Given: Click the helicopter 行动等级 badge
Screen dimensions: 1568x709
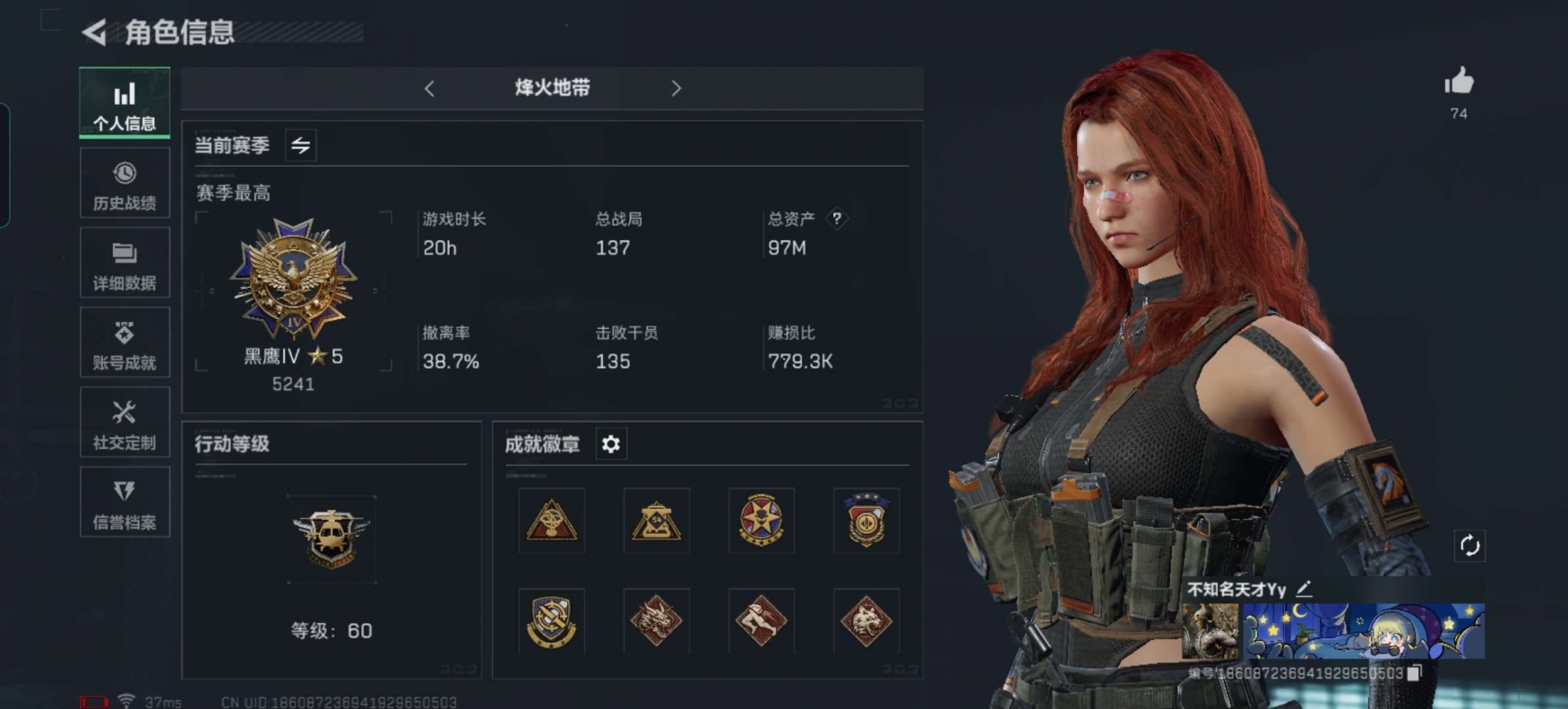Looking at the screenshot, I should 332,539.
